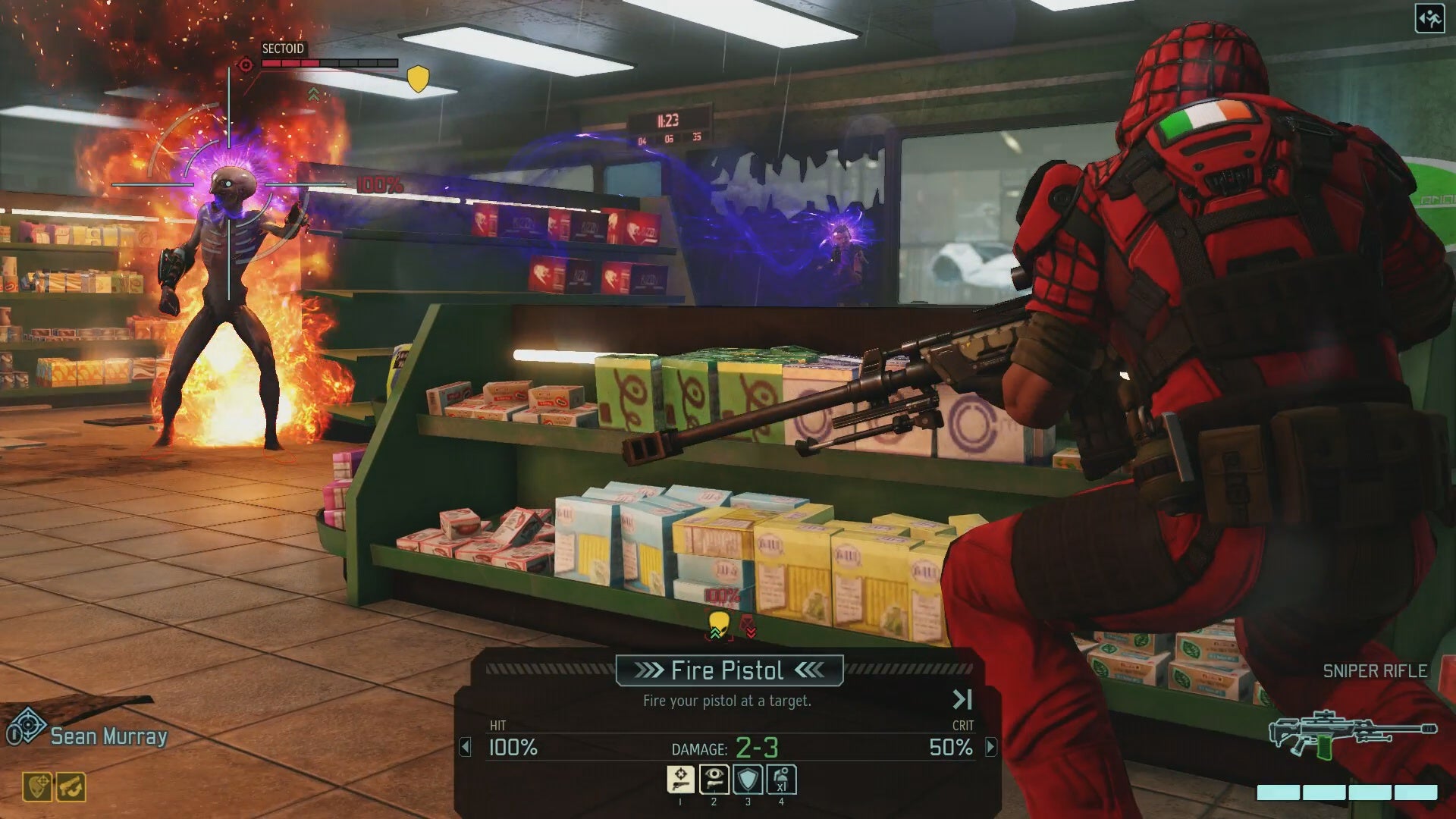Click the yellow cover shield beside Sectoid health
Viewport: 1456px width, 819px height.
click(x=418, y=78)
